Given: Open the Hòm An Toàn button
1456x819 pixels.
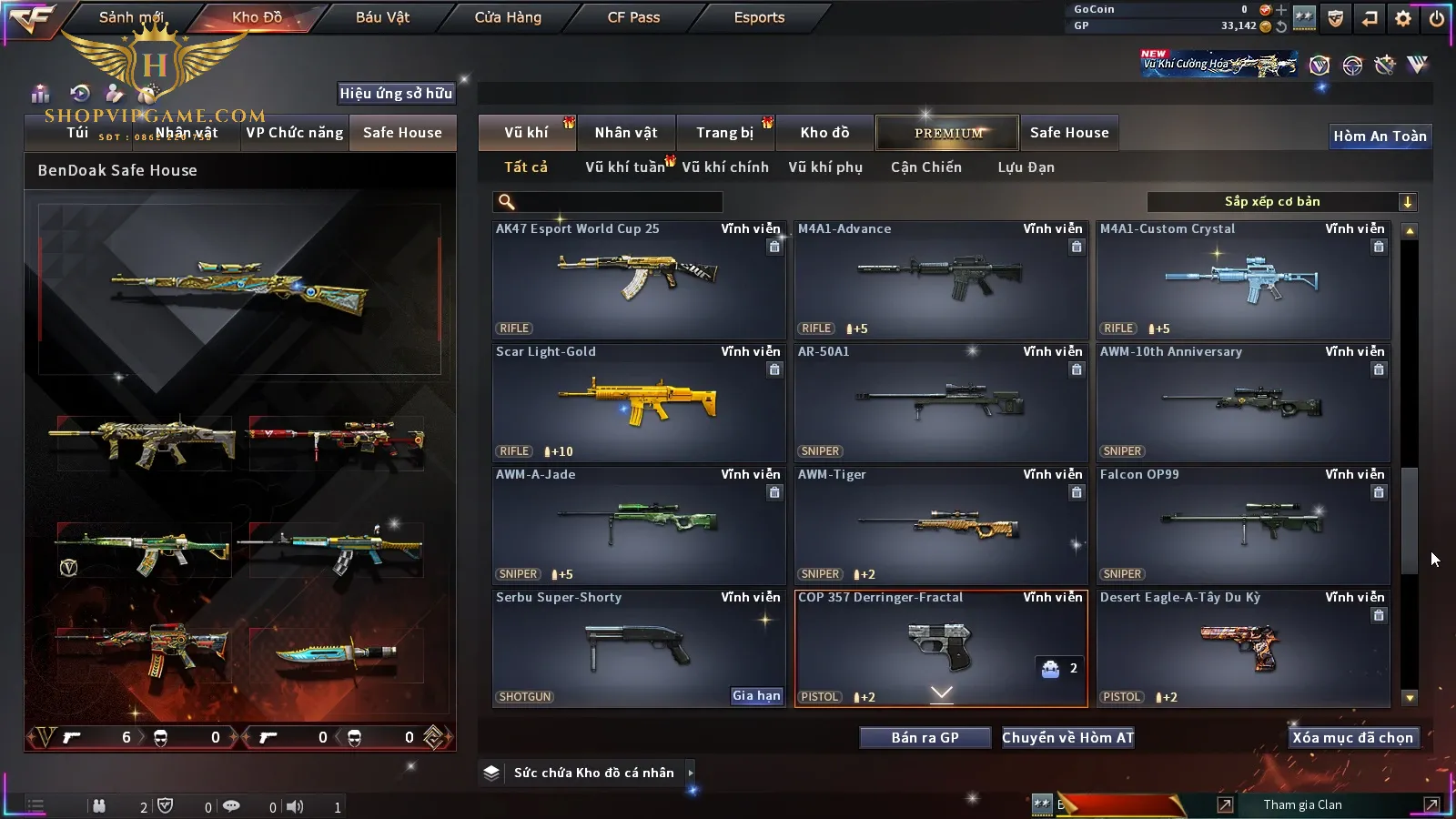Looking at the screenshot, I should (1380, 136).
